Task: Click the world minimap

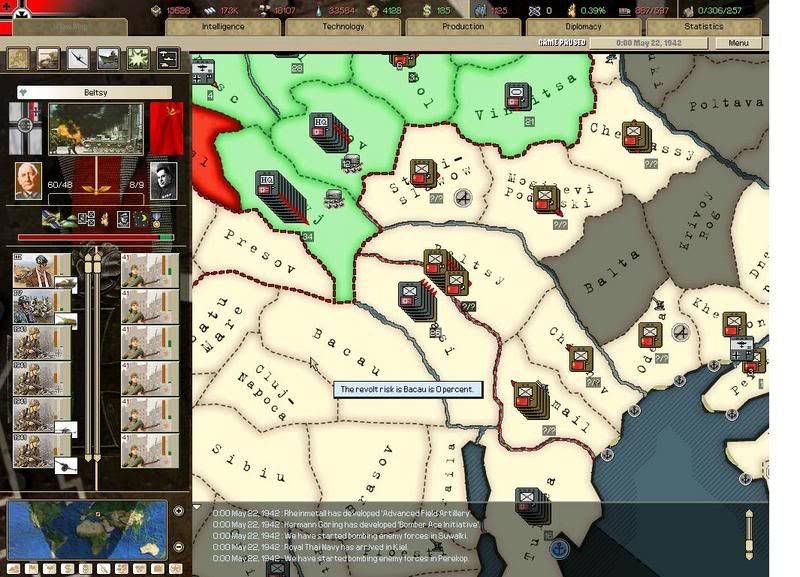Action: [88, 528]
